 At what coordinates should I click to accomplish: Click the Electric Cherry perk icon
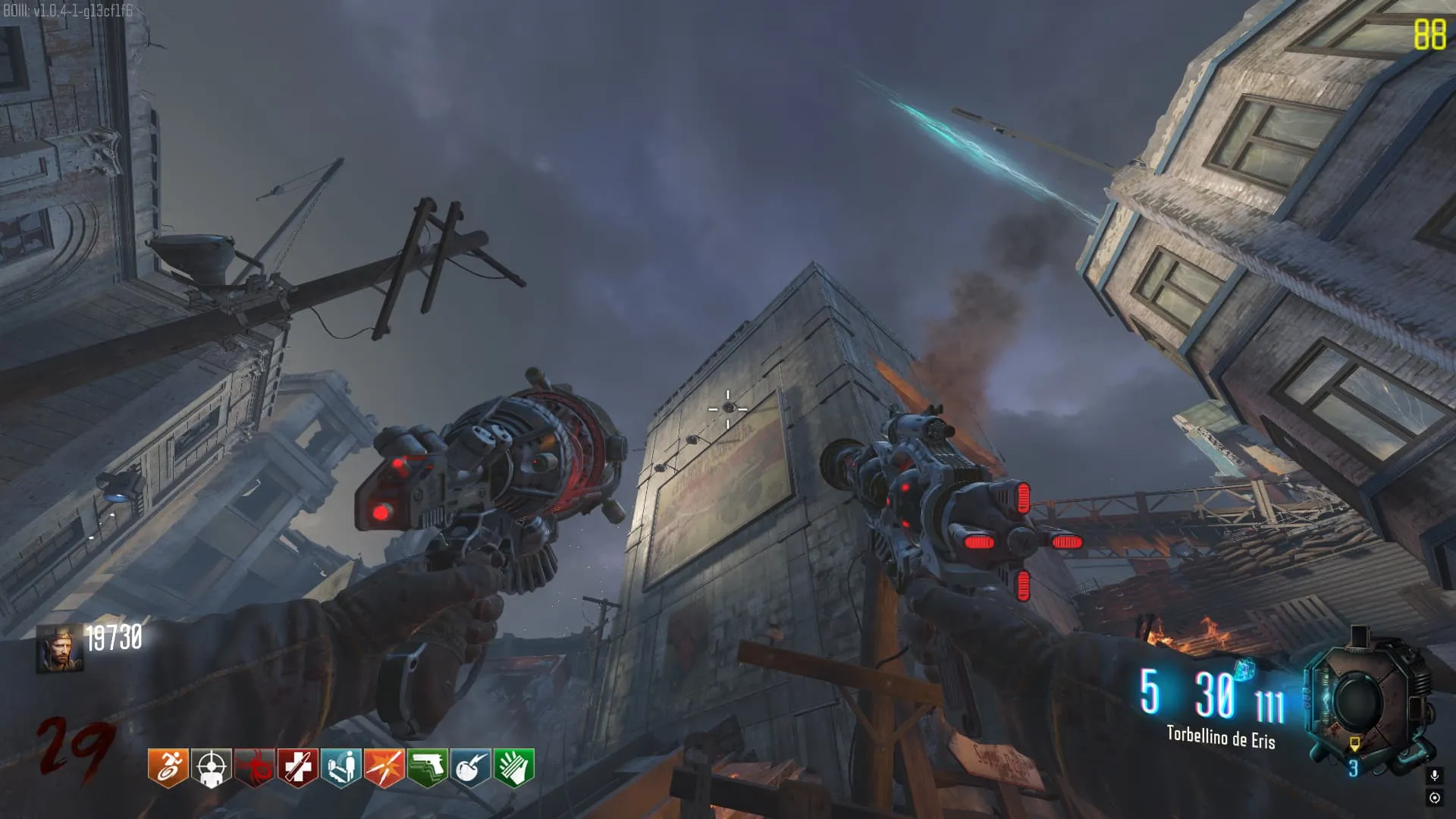point(470,767)
